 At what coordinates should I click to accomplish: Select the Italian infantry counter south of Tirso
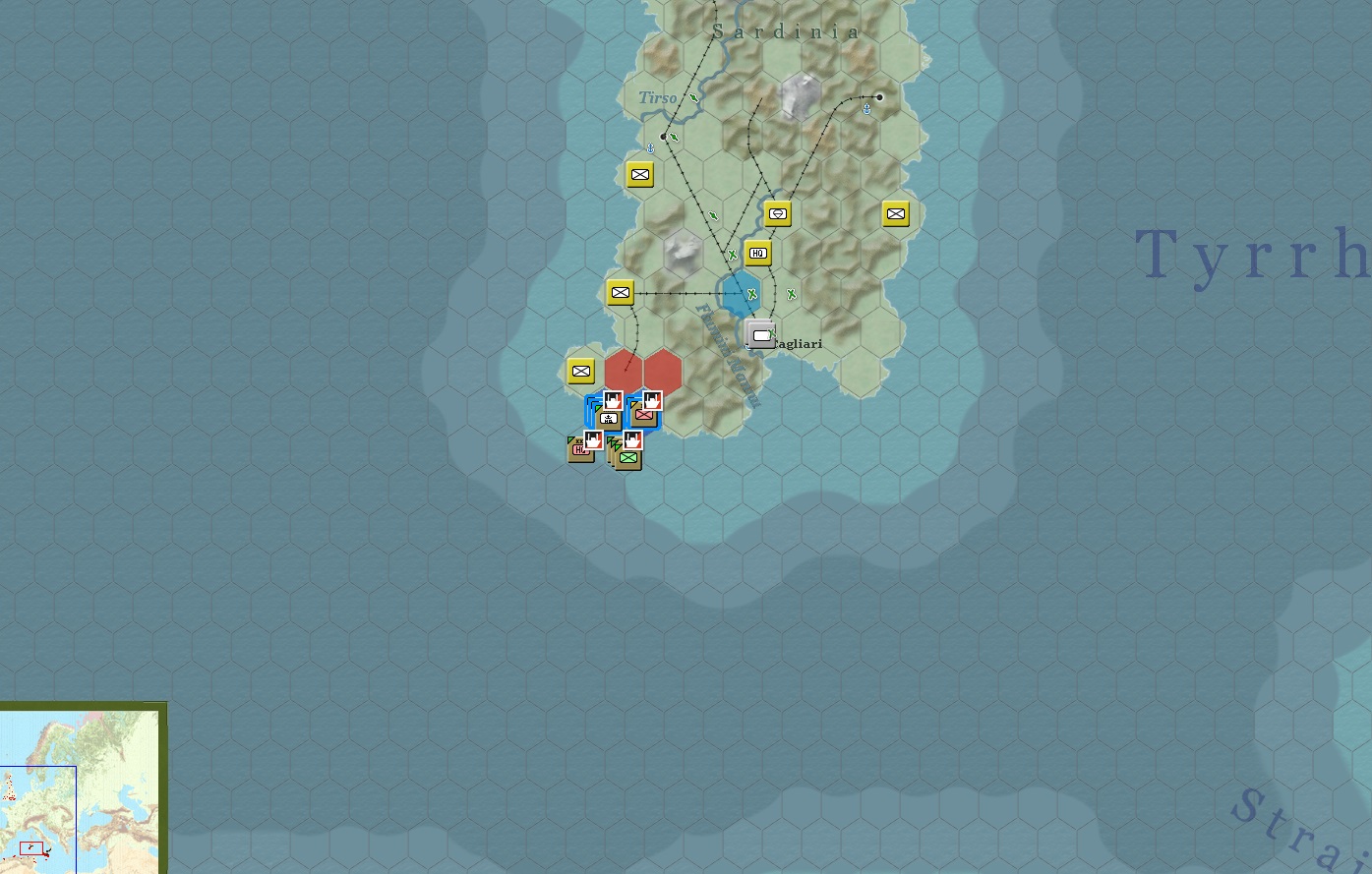click(x=640, y=174)
